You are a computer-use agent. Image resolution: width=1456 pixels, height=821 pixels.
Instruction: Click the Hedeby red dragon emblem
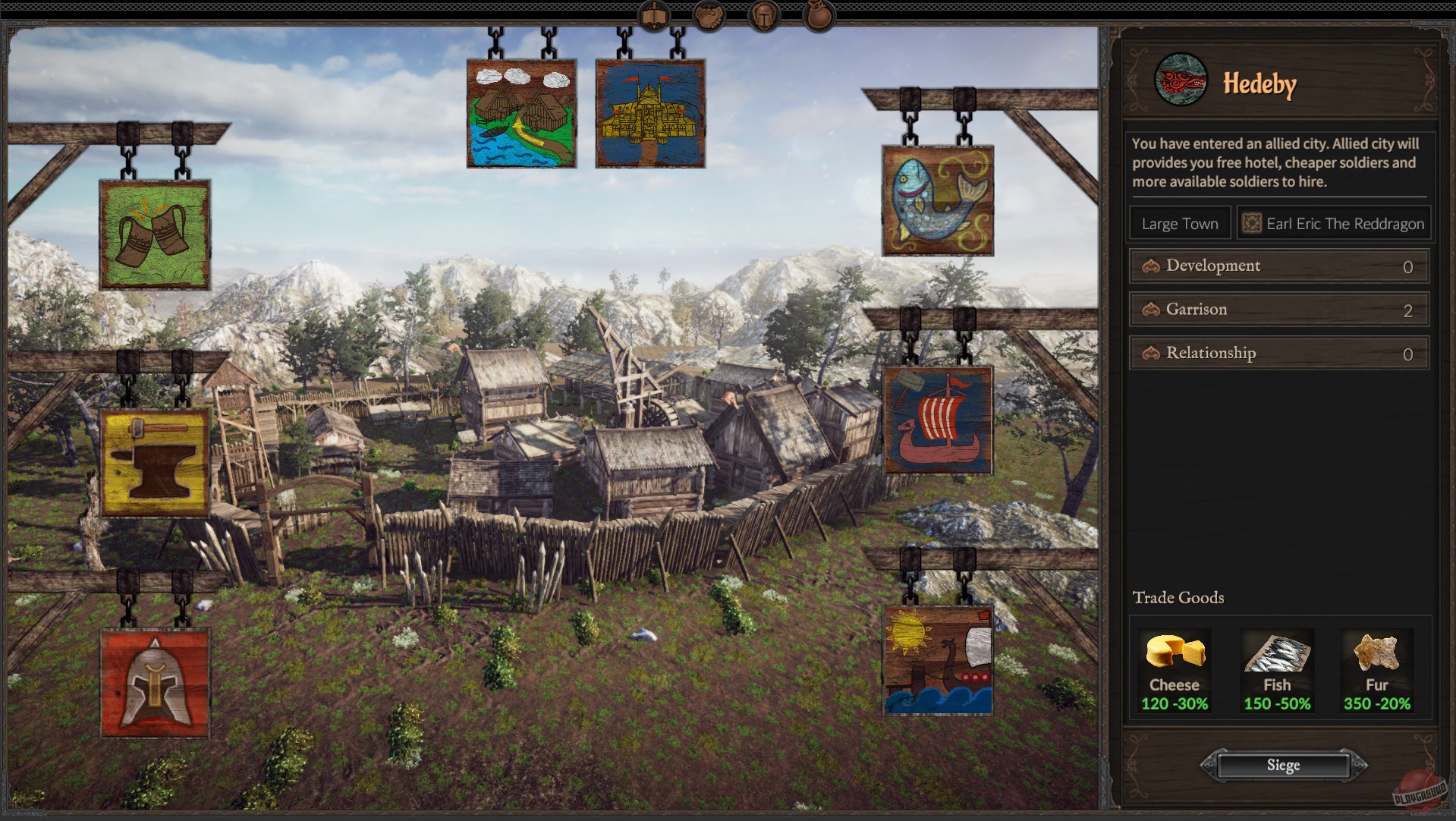click(1179, 83)
